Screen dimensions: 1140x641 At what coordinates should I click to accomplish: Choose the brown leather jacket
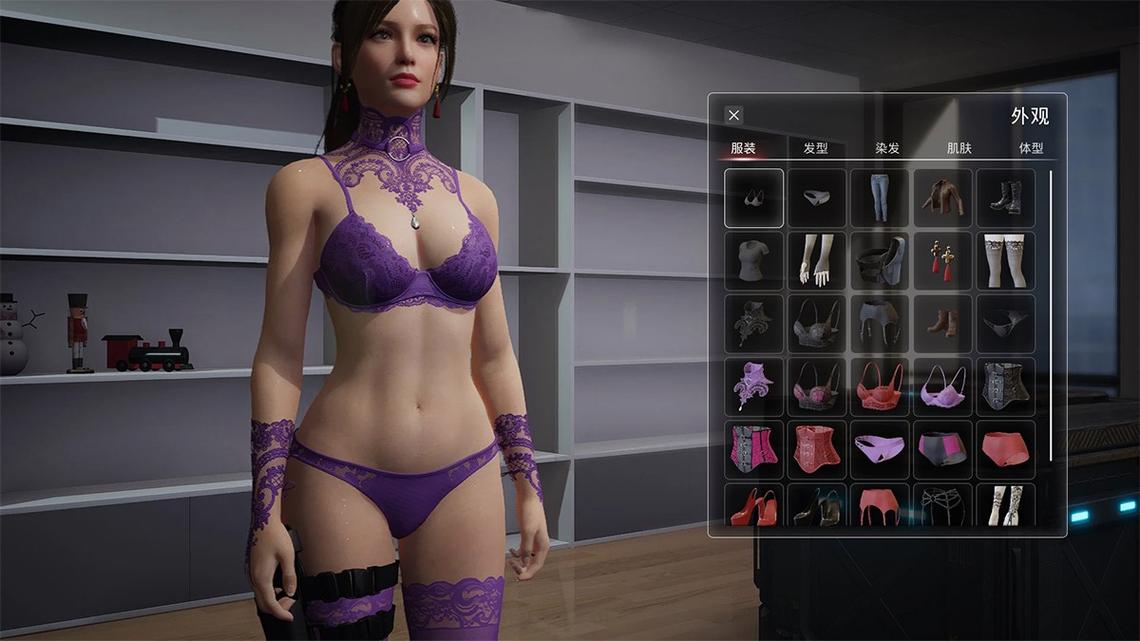pyautogui.click(x=942, y=198)
